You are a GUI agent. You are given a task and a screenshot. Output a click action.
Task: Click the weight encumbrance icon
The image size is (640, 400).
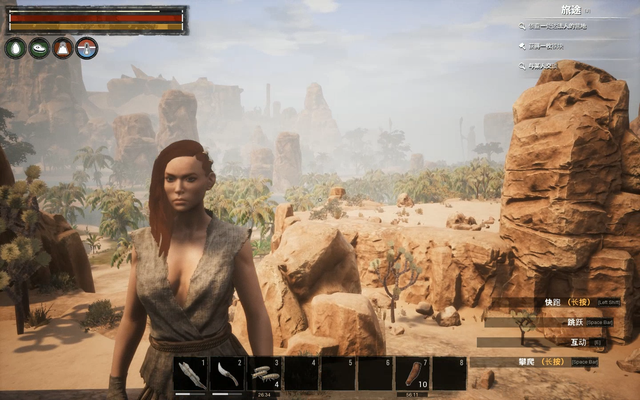click(63, 47)
